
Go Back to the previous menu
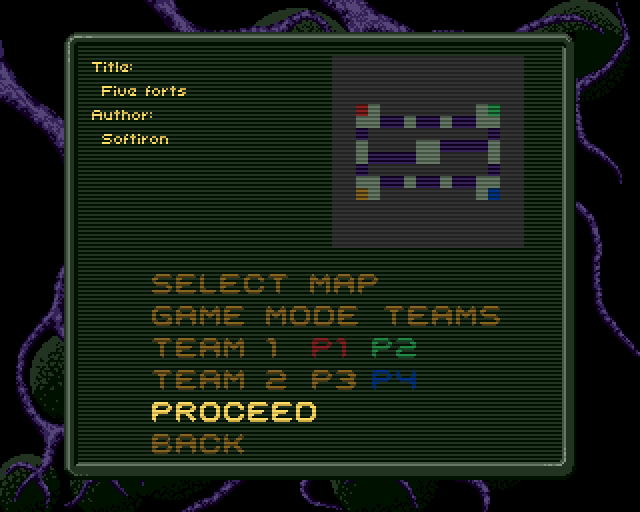[197, 444]
